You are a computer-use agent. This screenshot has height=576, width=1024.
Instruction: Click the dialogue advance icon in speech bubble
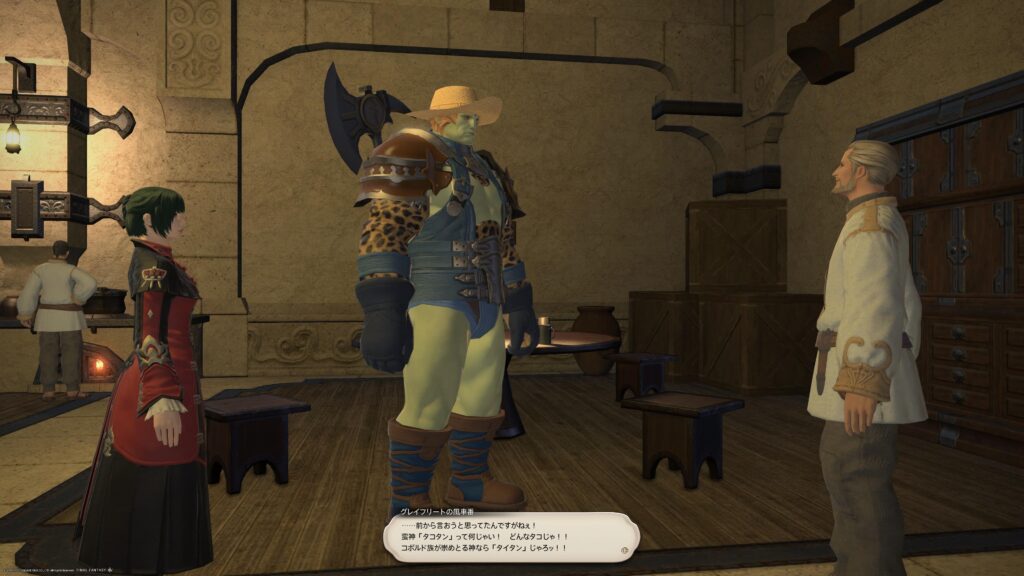point(626,549)
